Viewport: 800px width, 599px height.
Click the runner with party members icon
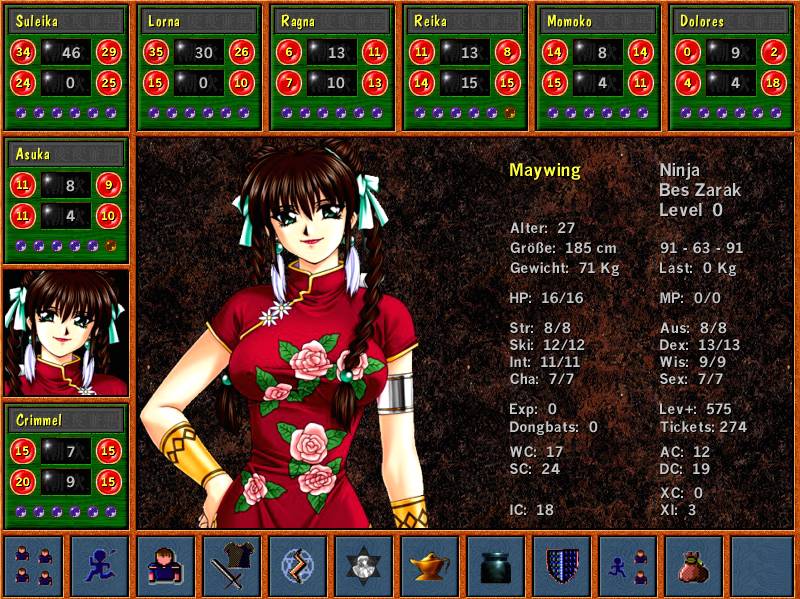pos(627,566)
